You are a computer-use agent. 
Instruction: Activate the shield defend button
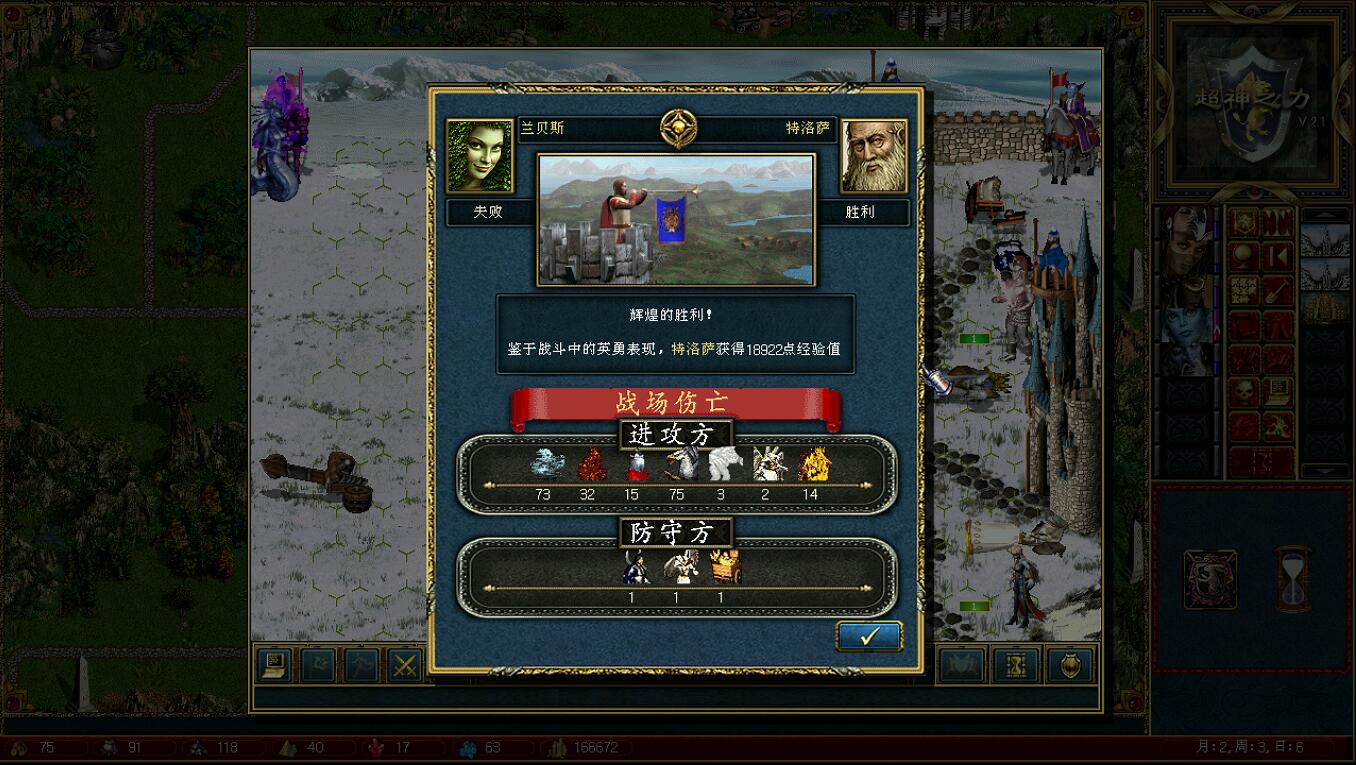[1069, 665]
